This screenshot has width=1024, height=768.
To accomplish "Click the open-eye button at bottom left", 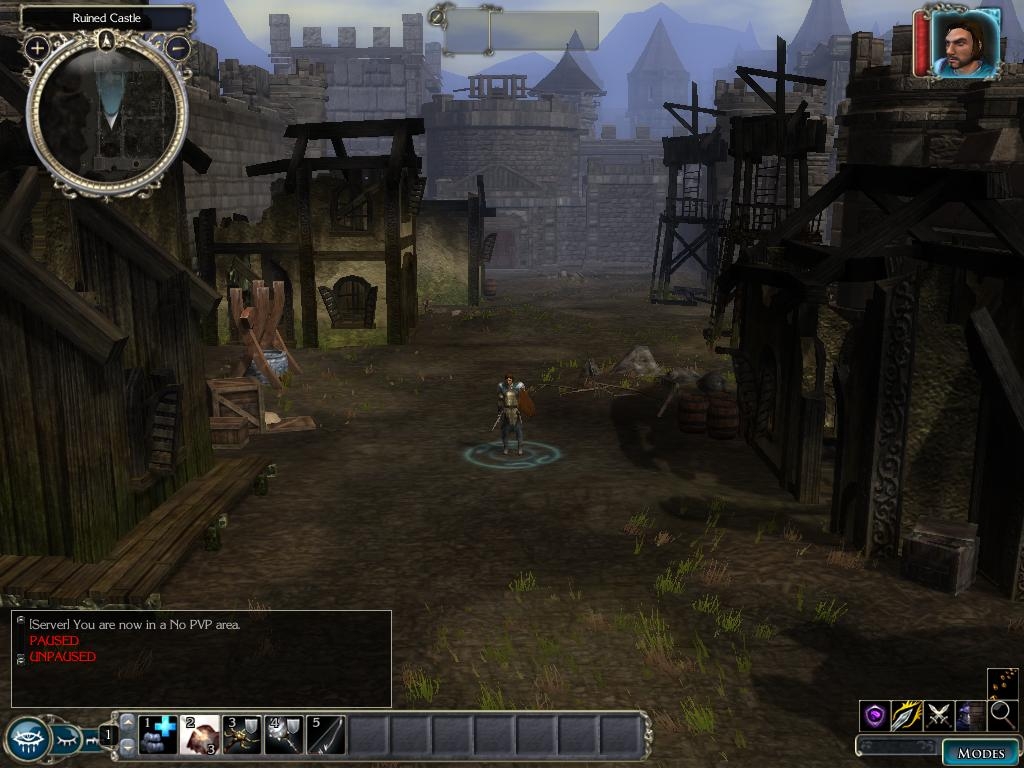I will coord(27,740).
